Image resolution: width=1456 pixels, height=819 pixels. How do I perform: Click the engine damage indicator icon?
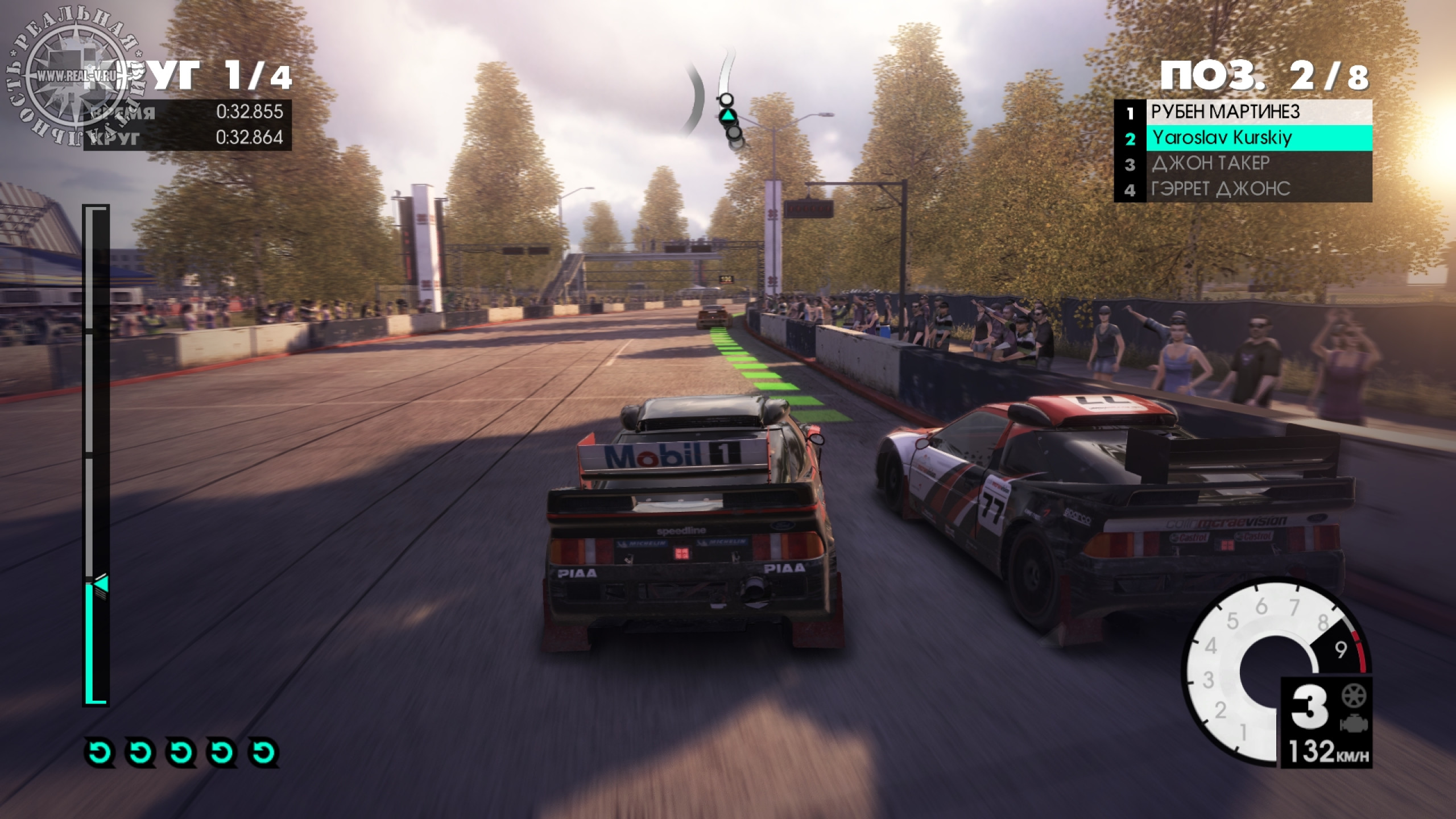pyautogui.click(x=1354, y=723)
